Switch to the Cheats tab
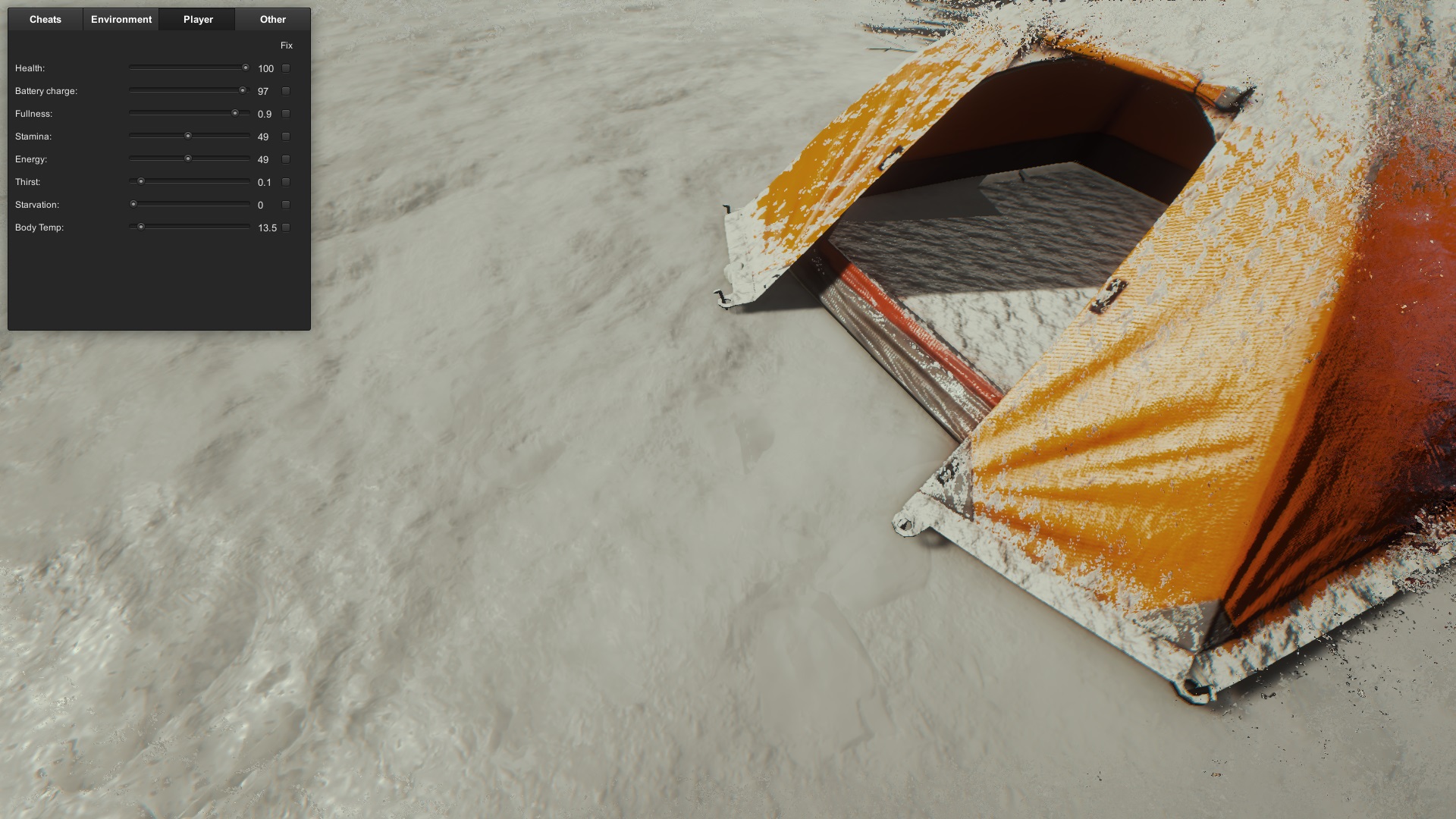 click(x=45, y=20)
